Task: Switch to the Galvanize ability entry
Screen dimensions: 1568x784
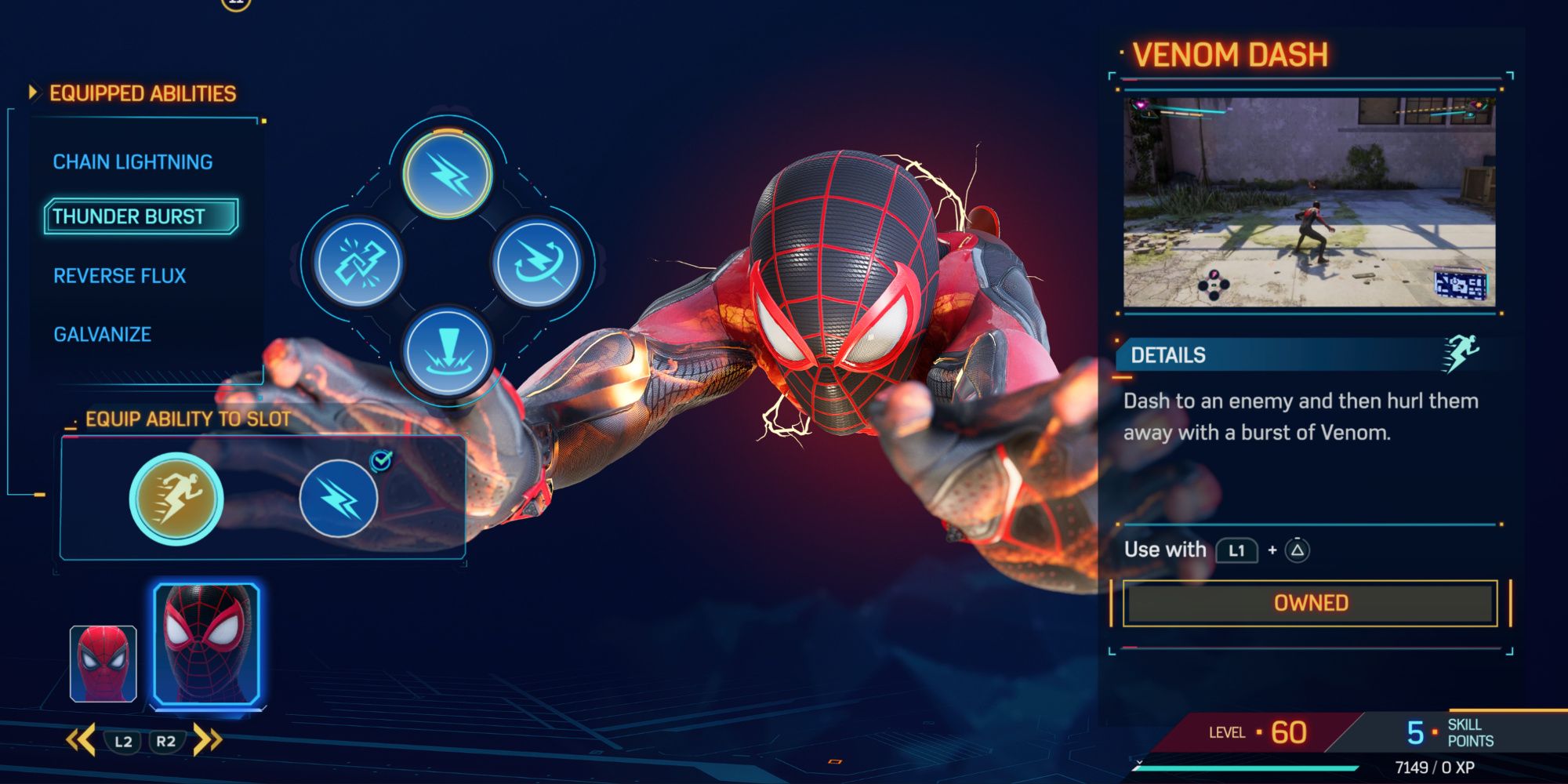Action: [x=102, y=334]
